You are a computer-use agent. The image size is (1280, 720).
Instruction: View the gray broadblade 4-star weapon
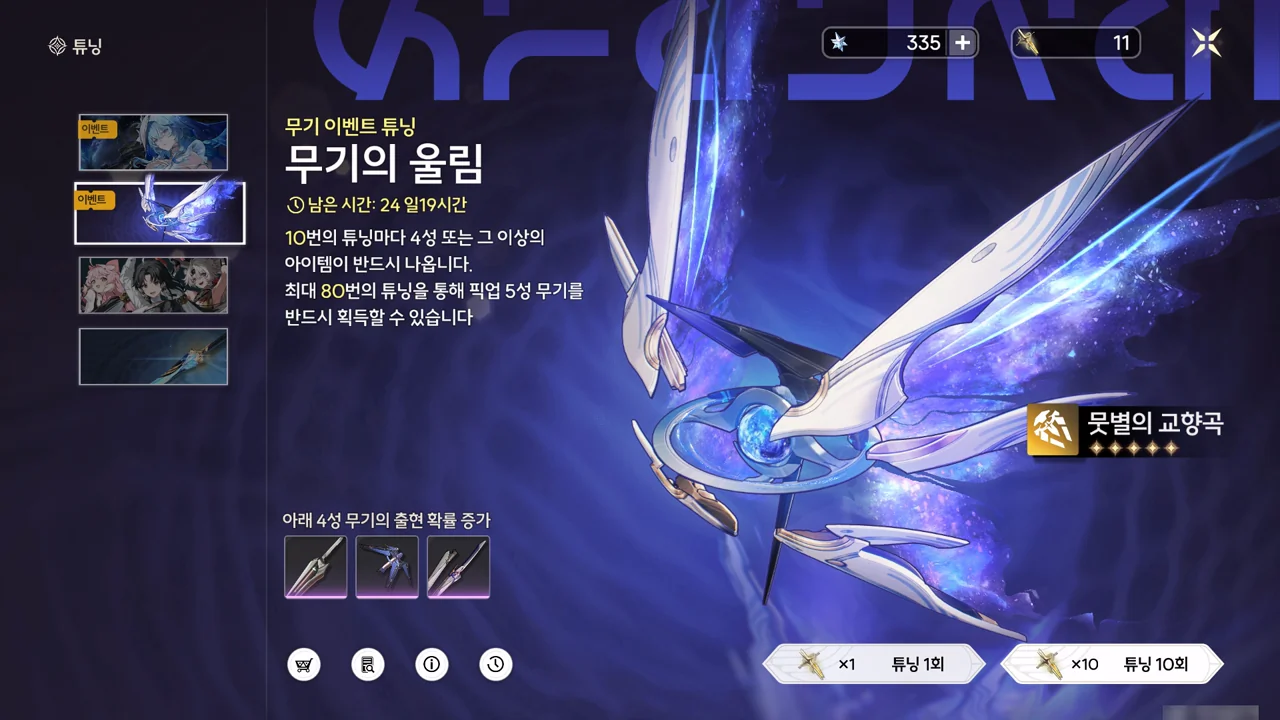(x=316, y=567)
